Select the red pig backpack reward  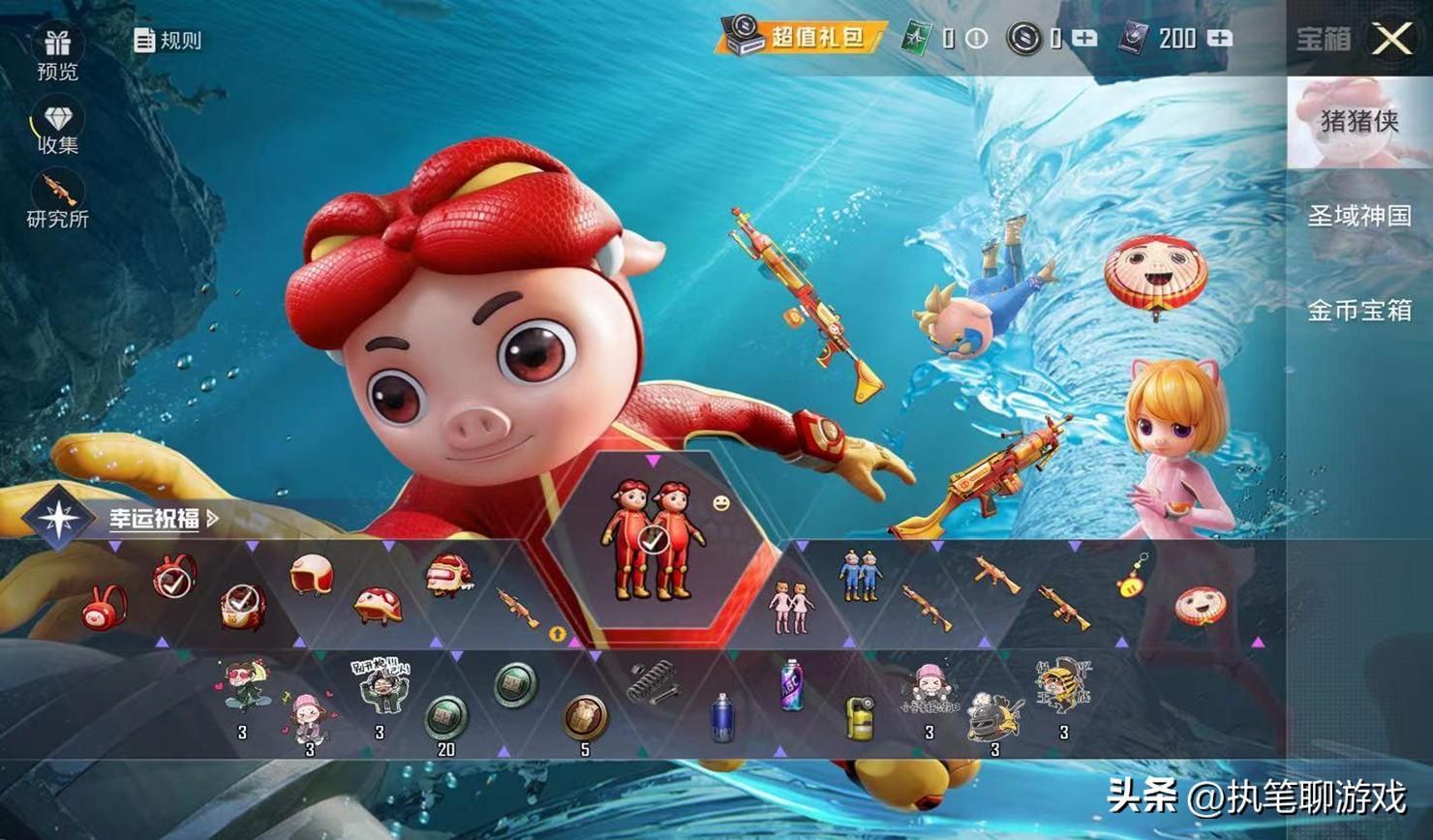(104, 608)
